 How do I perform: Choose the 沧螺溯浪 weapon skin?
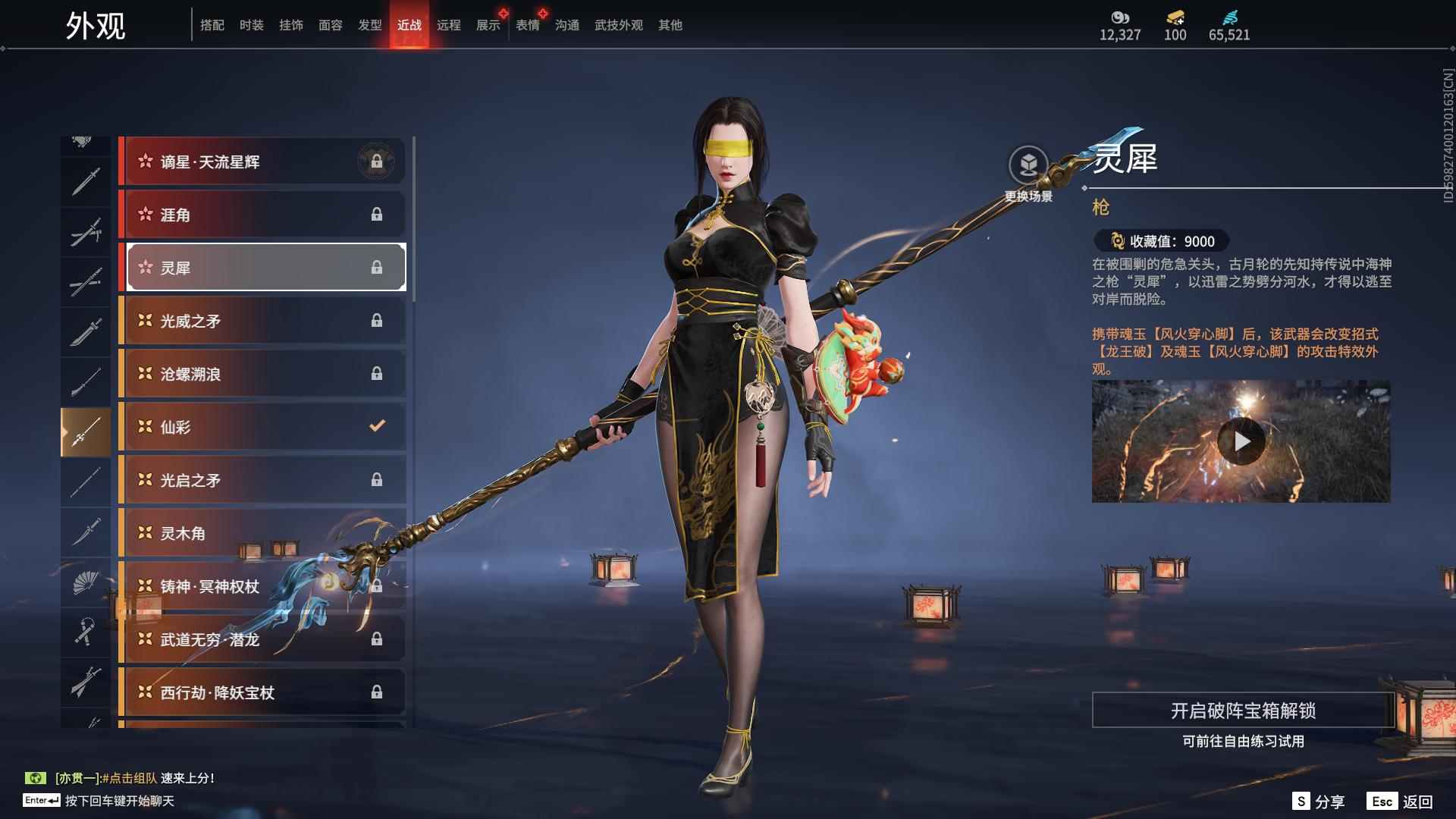(x=262, y=374)
